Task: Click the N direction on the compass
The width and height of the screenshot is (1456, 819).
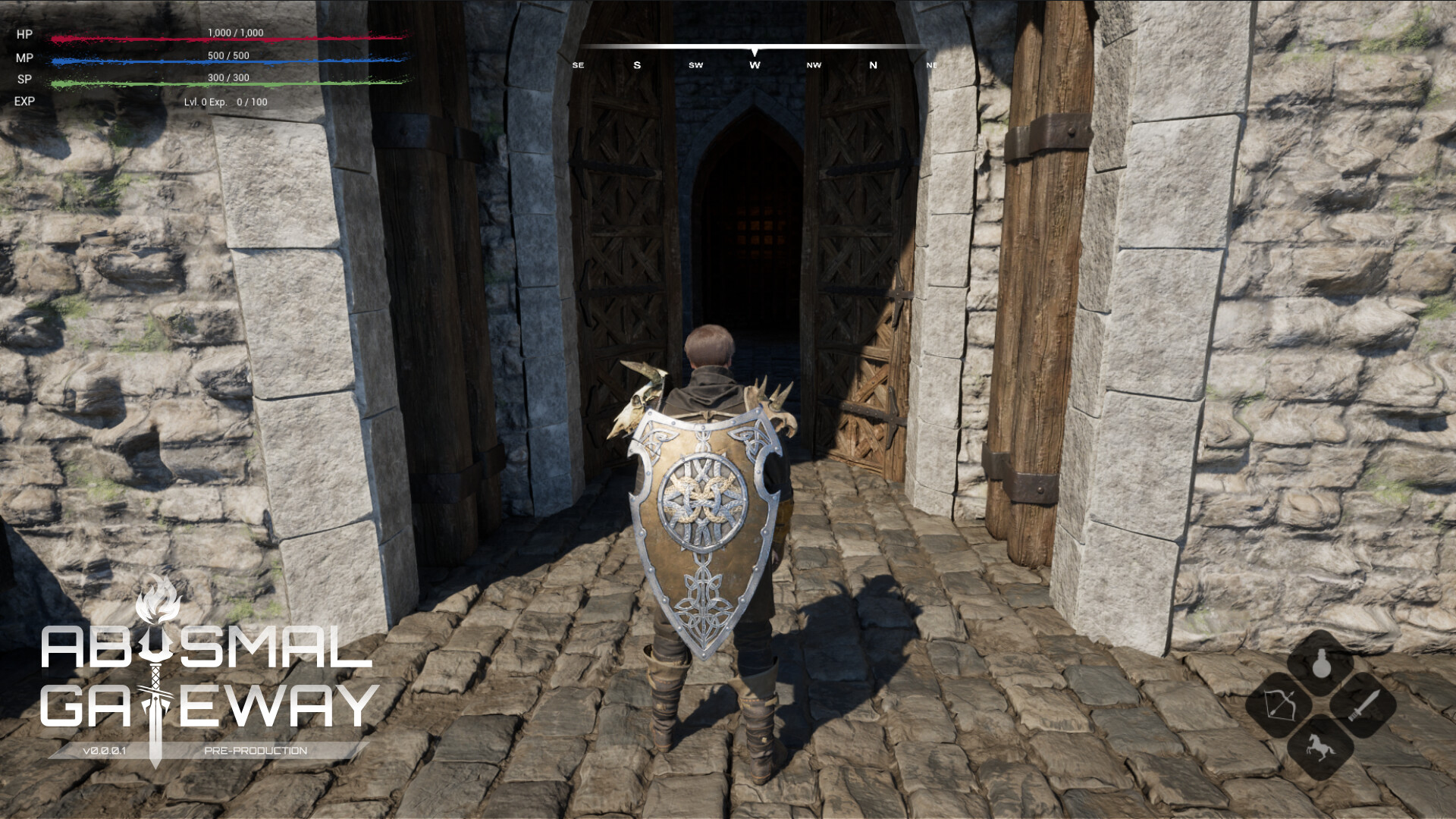Action: (x=874, y=65)
